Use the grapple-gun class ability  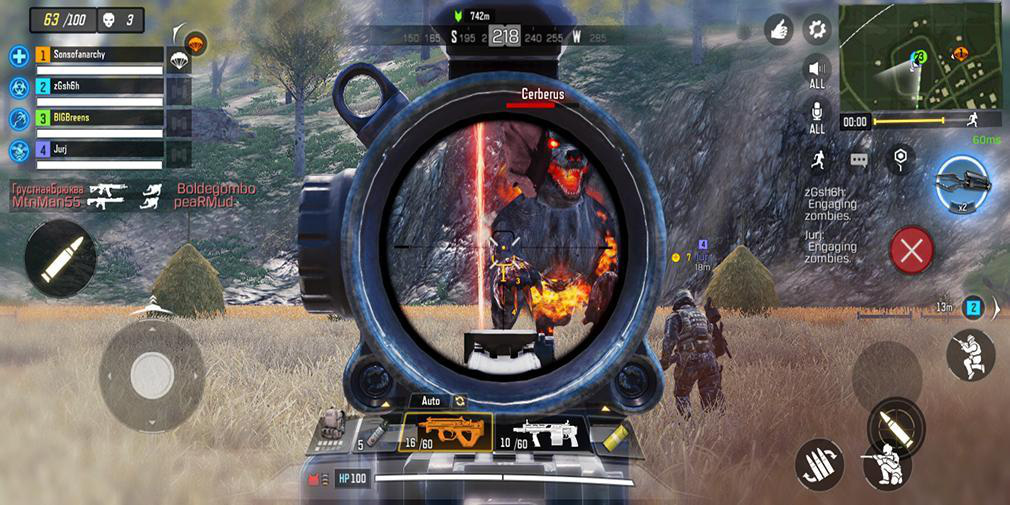[x=962, y=183]
